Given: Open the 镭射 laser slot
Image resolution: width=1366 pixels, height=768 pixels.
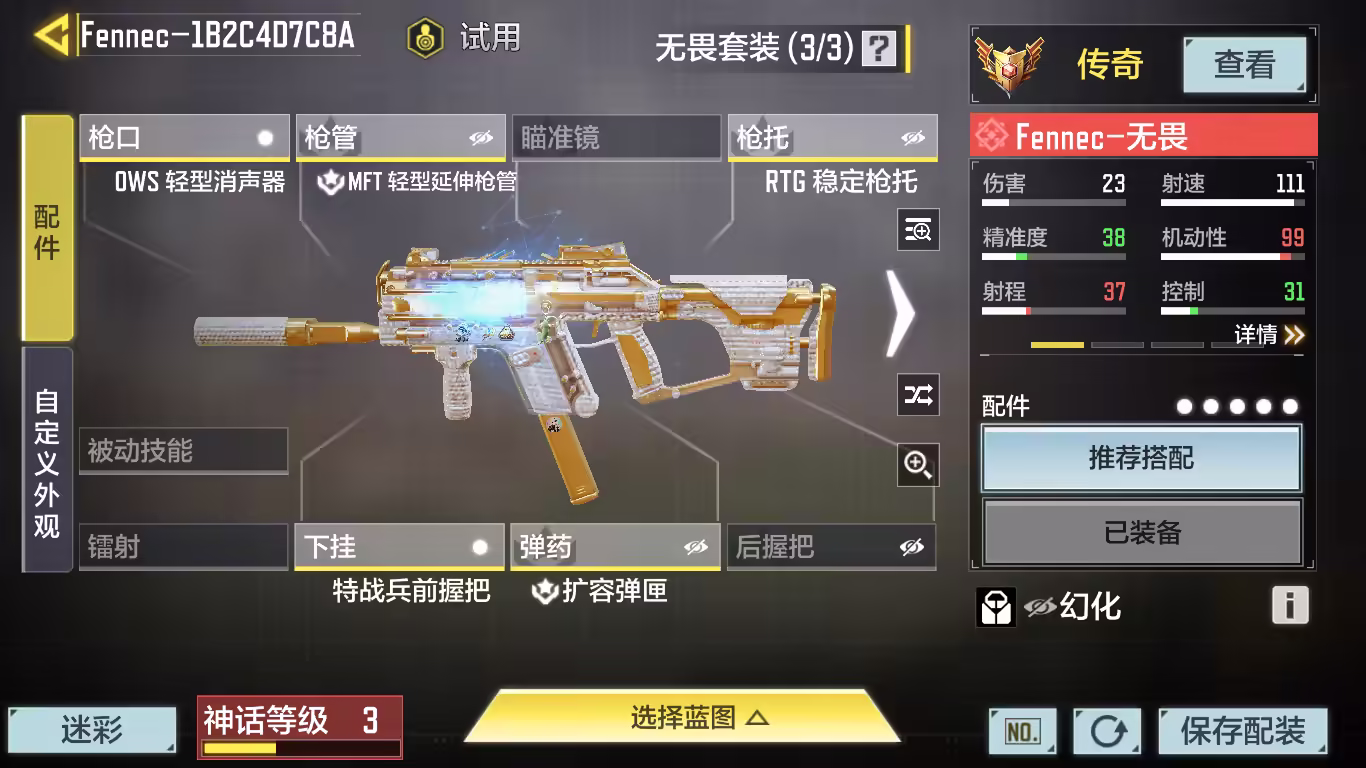Looking at the screenshot, I should click(184, 547).
